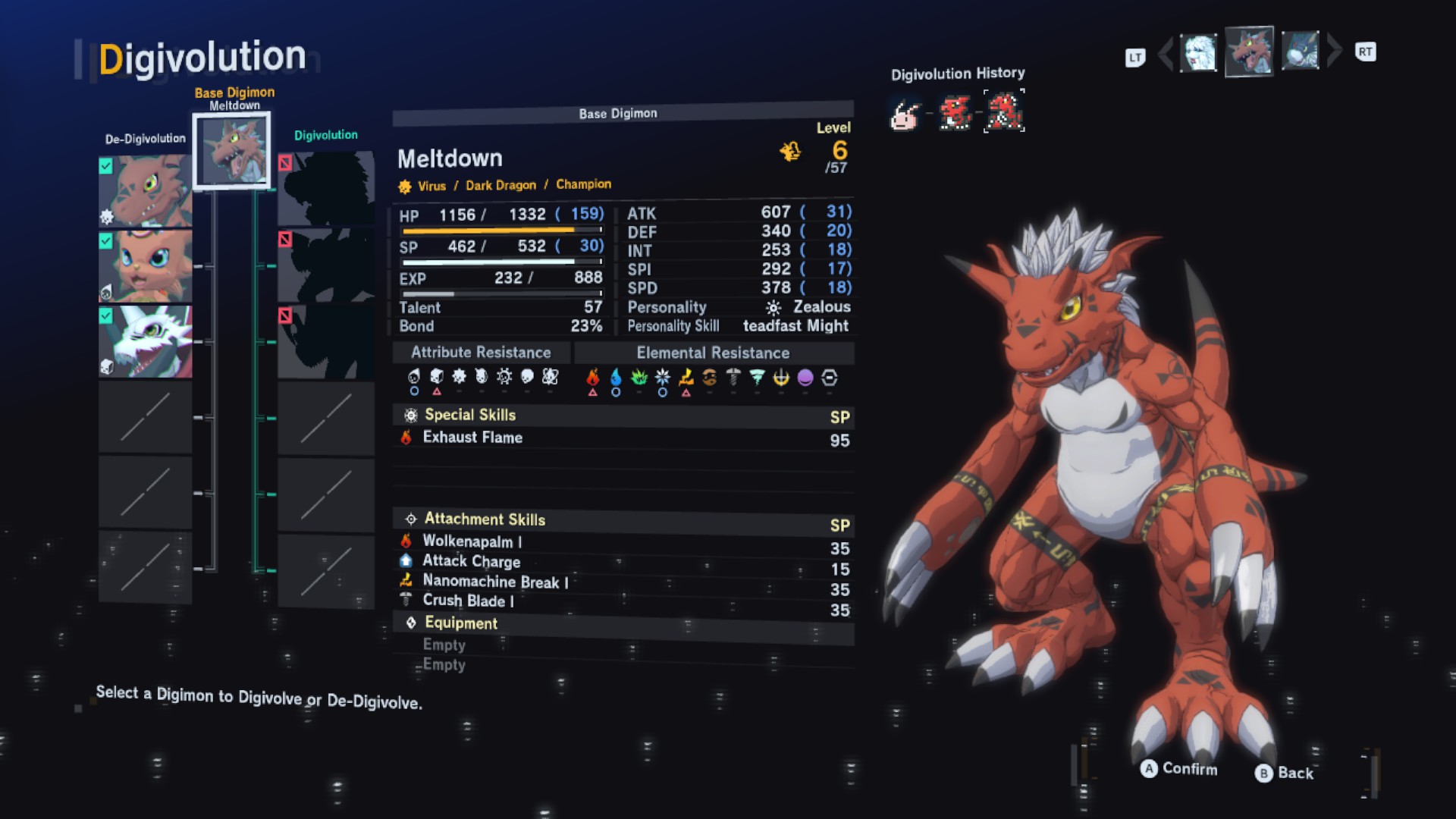Switch to the blue furred party Digimon
Image resolution: width=1456 pixels, height=819 pixels.
[1300, 52]
